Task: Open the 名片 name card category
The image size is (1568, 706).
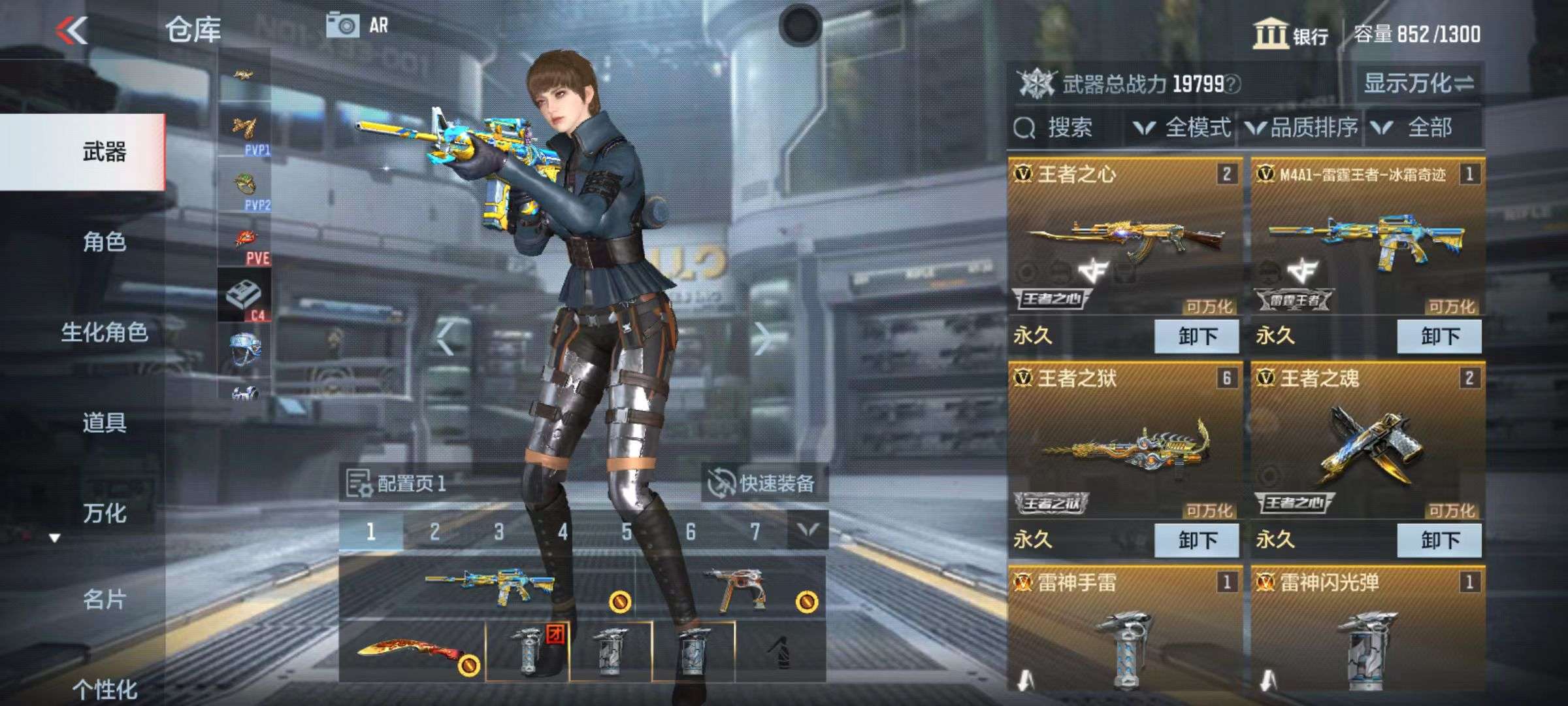Action: 104,599
